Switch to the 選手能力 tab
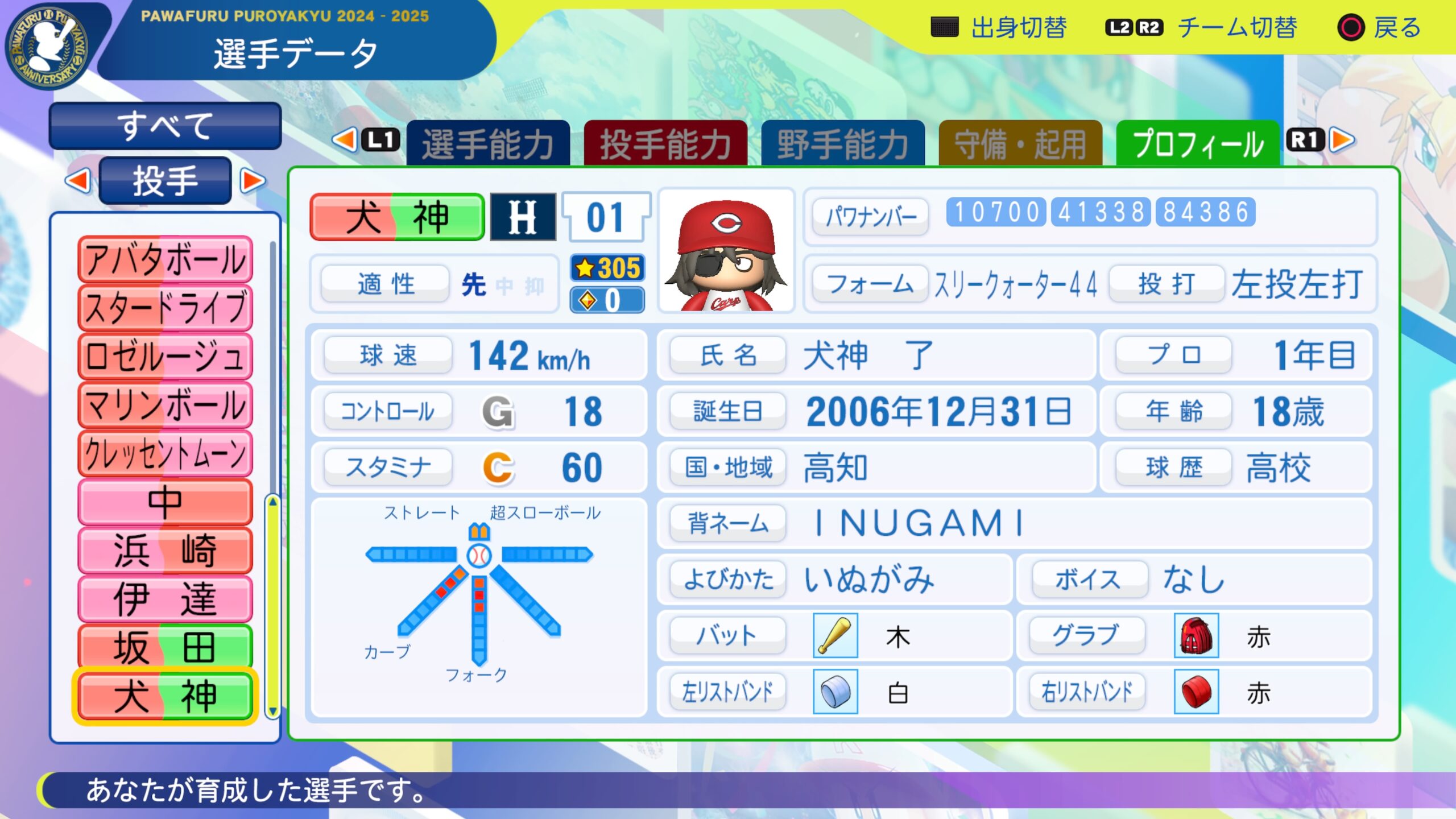1456x819 pixels. click(x=488, y=144)
